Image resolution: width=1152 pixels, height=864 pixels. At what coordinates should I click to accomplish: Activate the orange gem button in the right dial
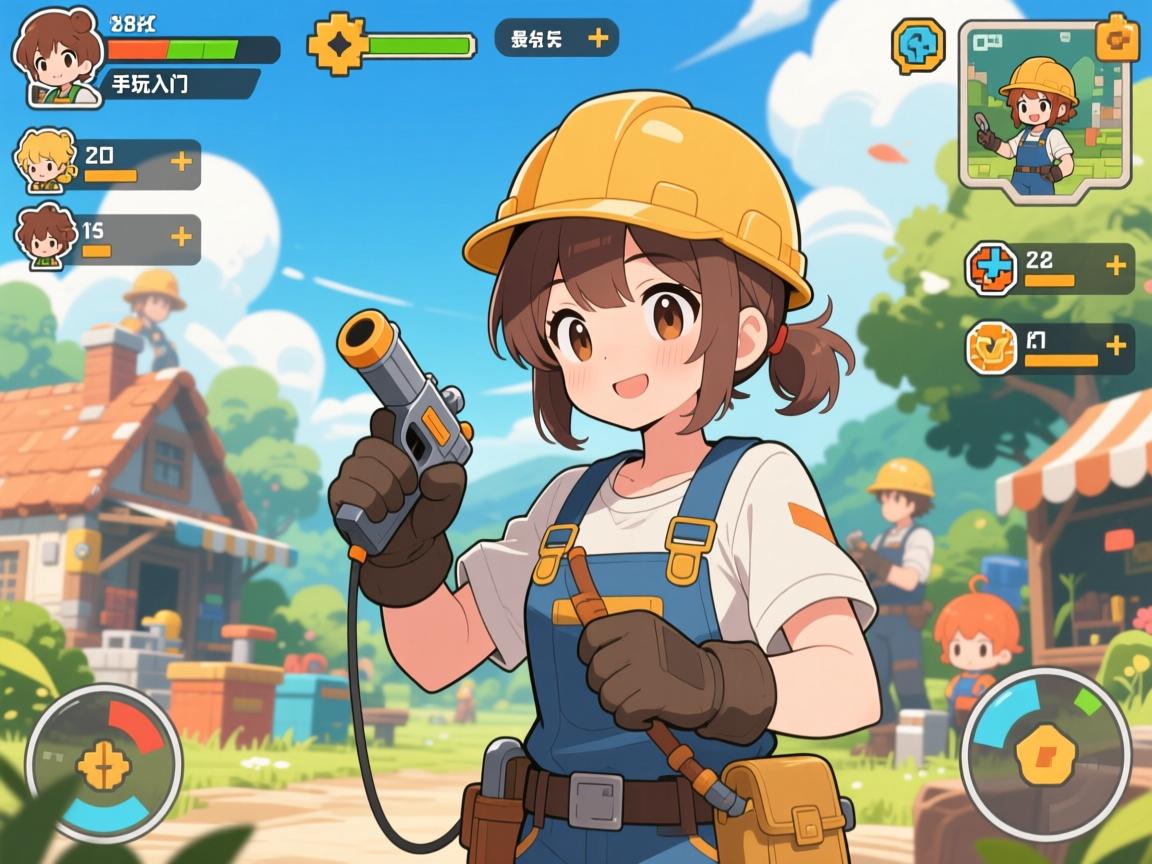[1038, 752]
